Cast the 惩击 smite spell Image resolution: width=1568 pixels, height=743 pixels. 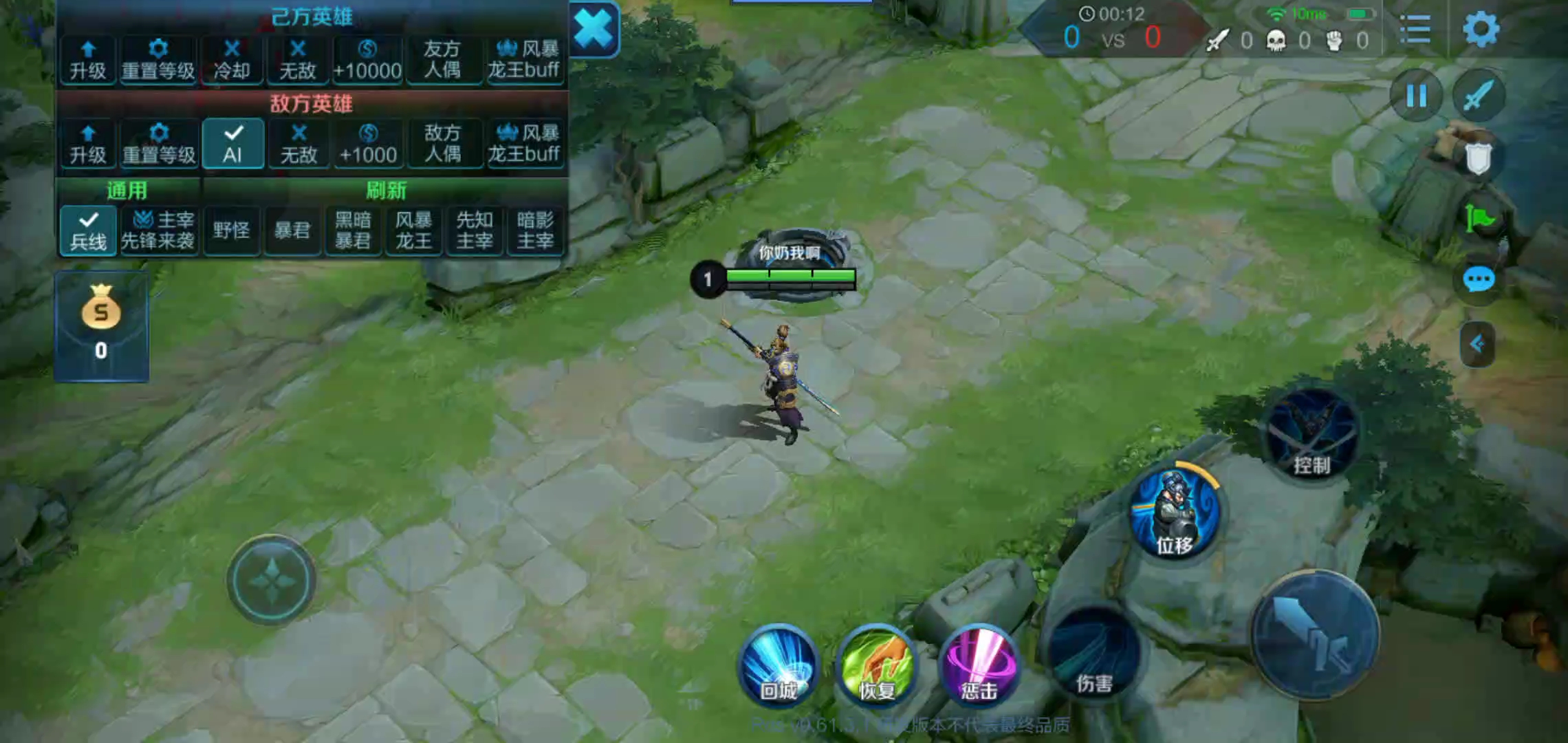click(x=979, y=665)
